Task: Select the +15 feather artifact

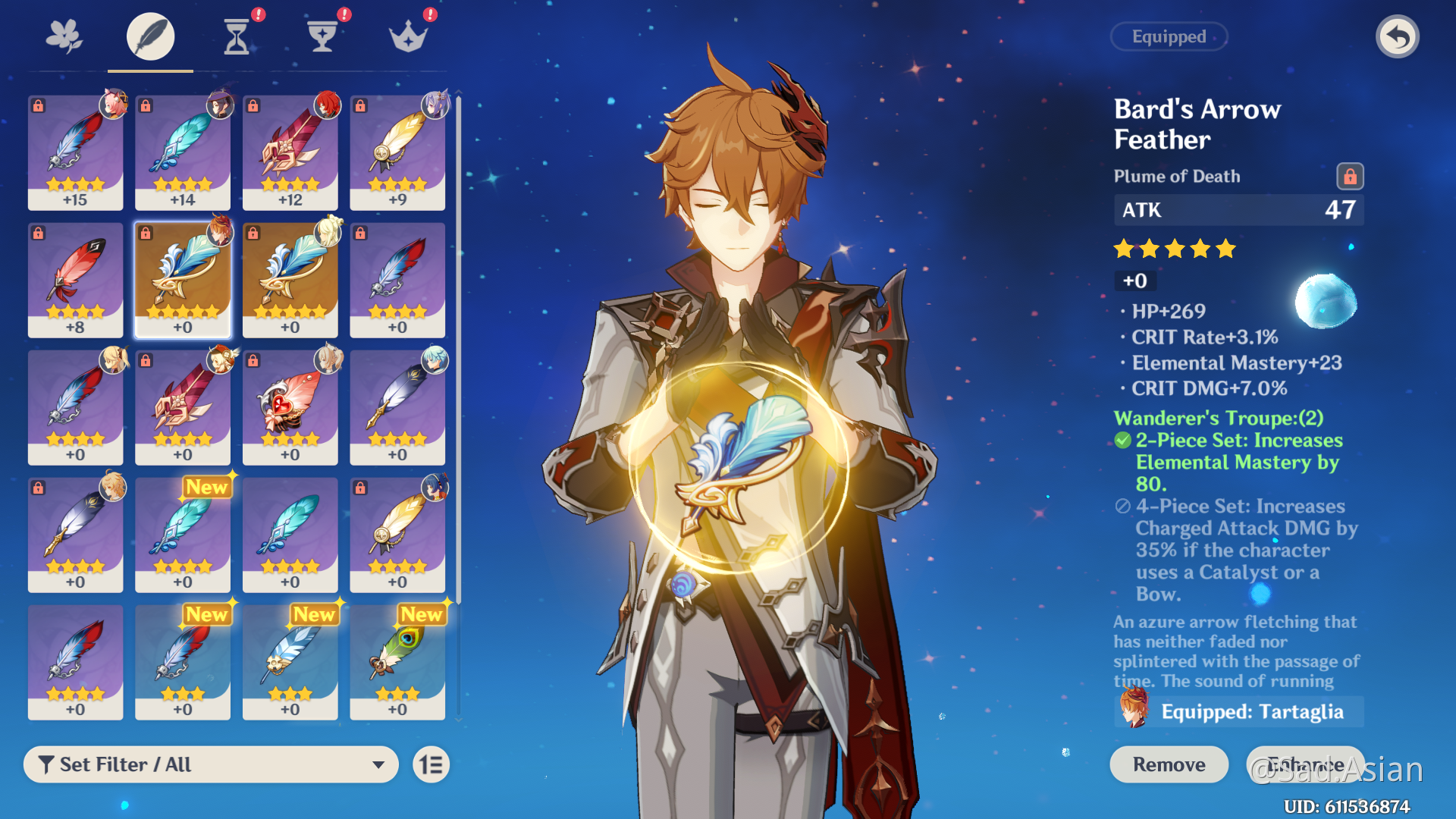Action: point(75,152)
